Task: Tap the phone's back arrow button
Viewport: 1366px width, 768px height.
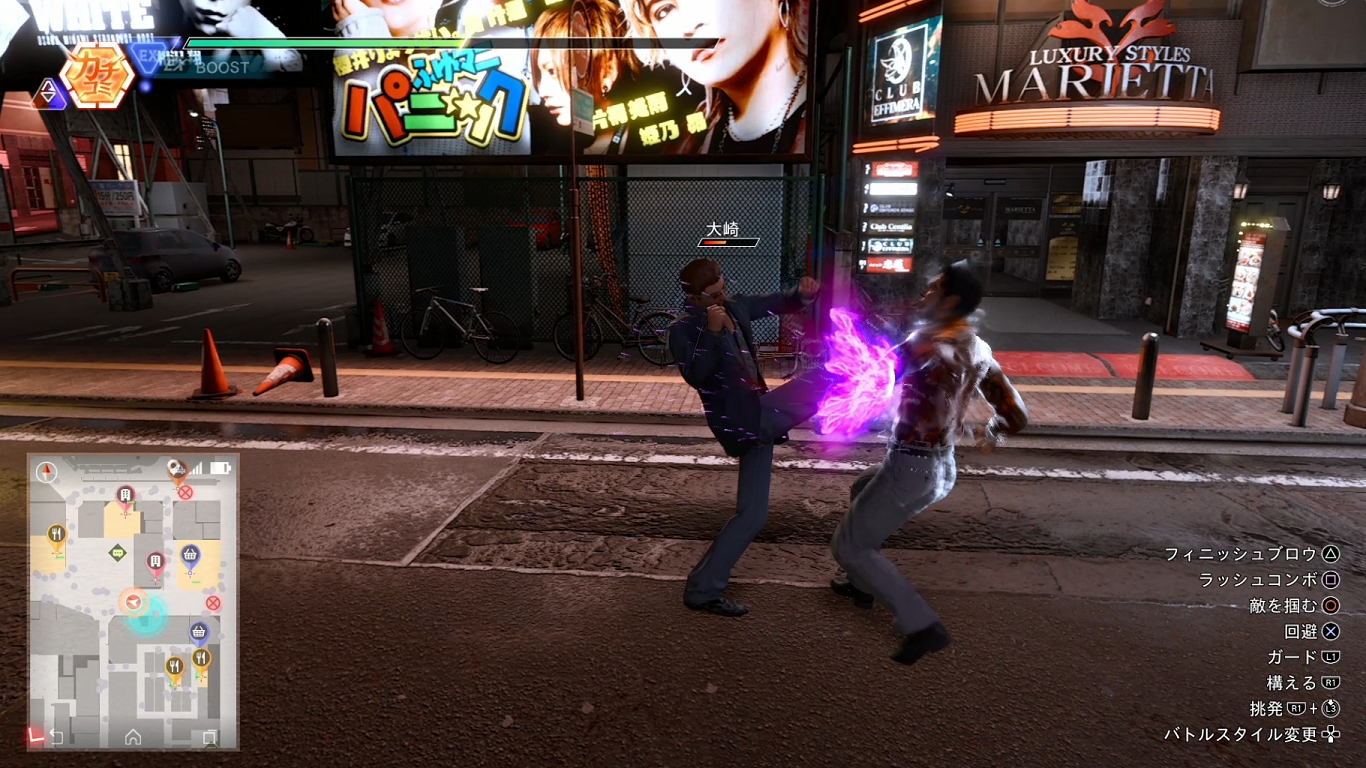Action: tap(56, 738)
